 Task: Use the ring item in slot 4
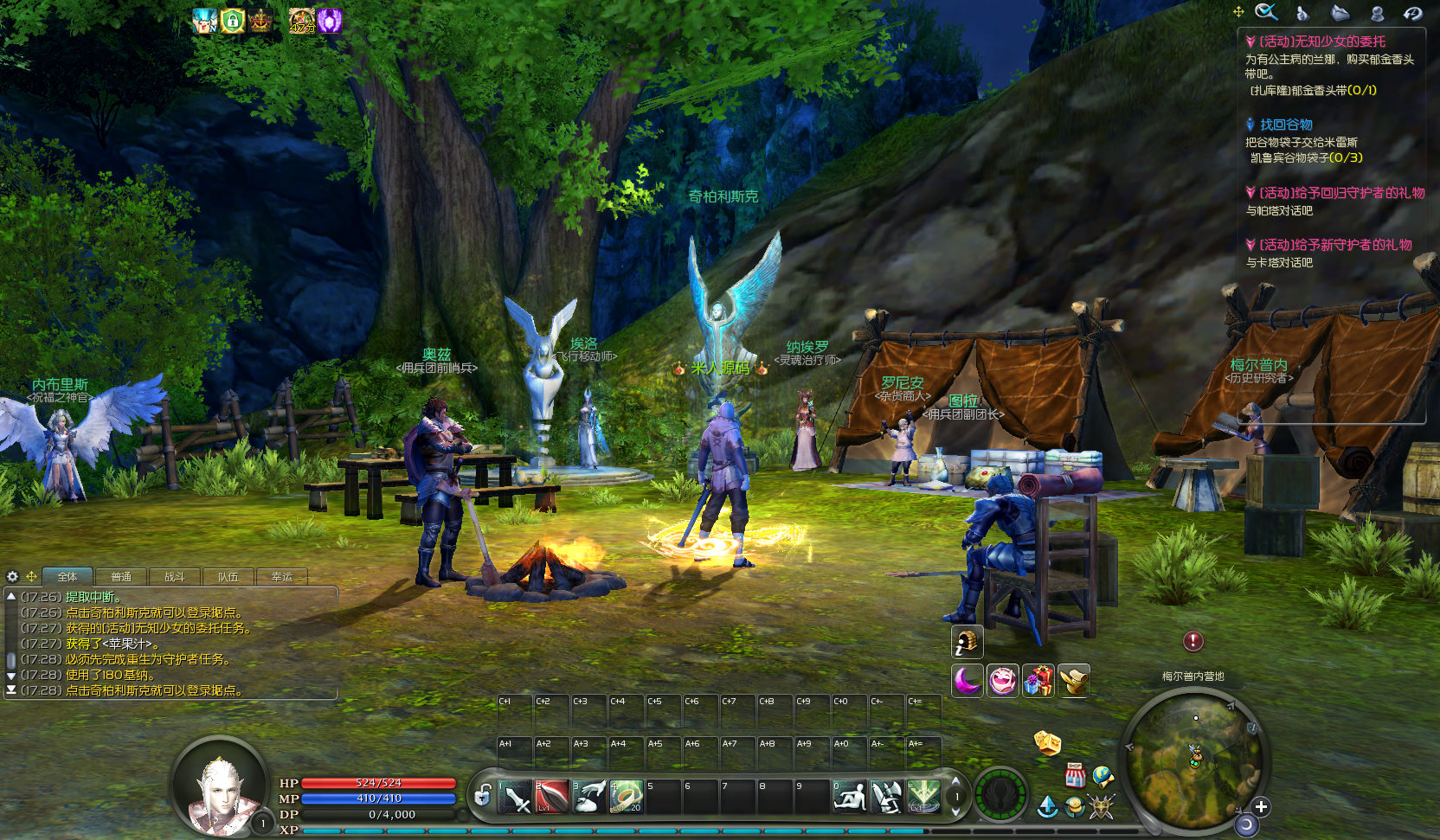[626, 797]
